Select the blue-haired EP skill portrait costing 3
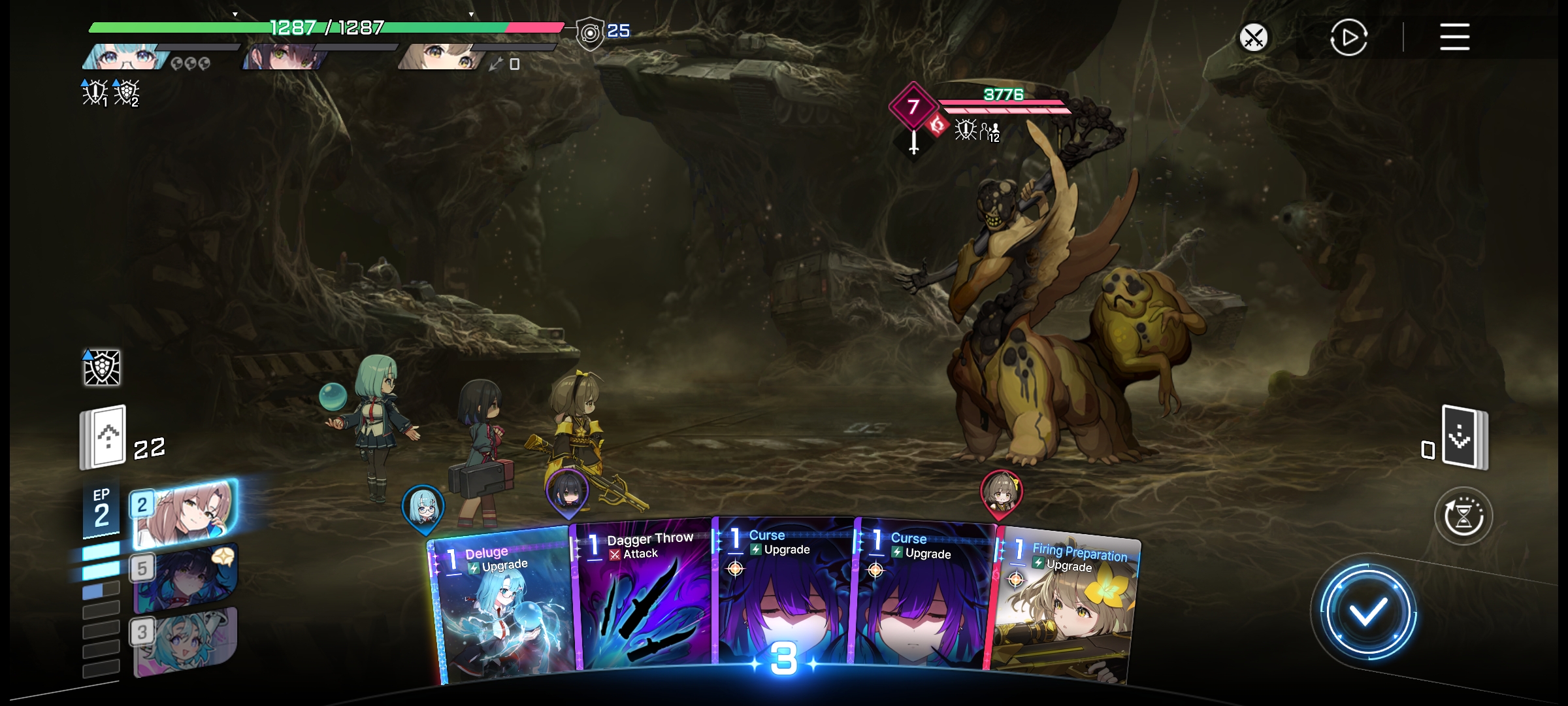Screen dimensions: 1568x706 (x=186, y=641)
